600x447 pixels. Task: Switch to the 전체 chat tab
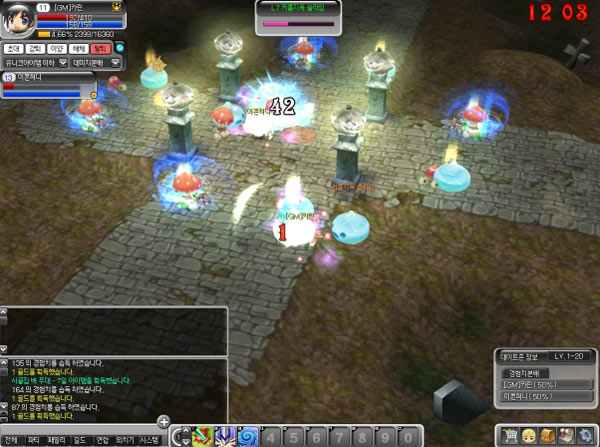pyautogui.click(x=11, y=440)
